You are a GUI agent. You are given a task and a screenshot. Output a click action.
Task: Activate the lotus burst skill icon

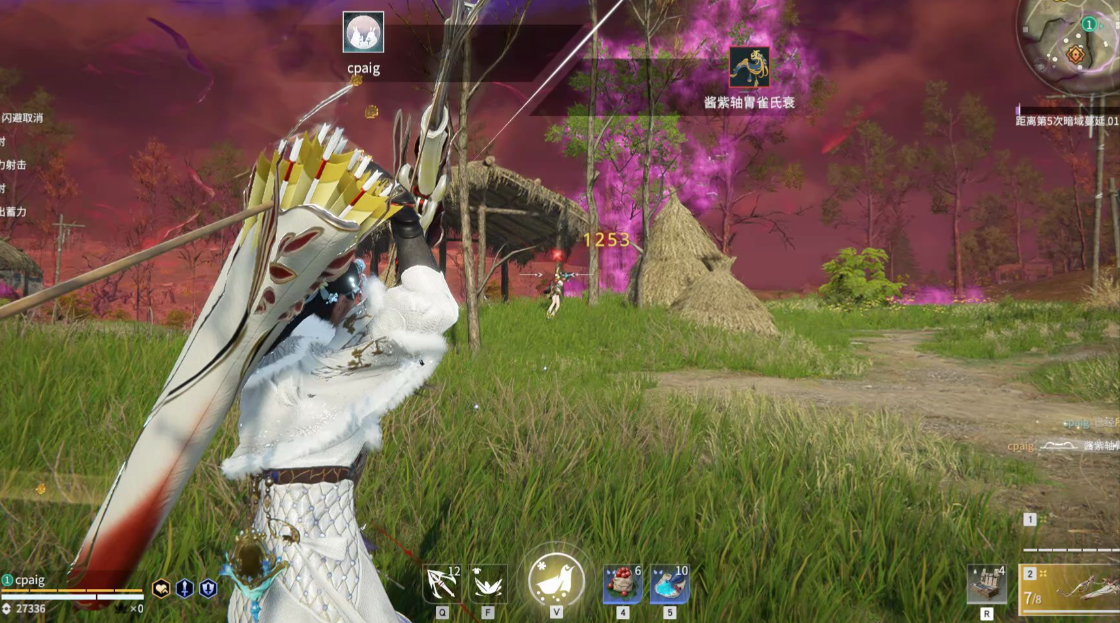pos(488,584)
